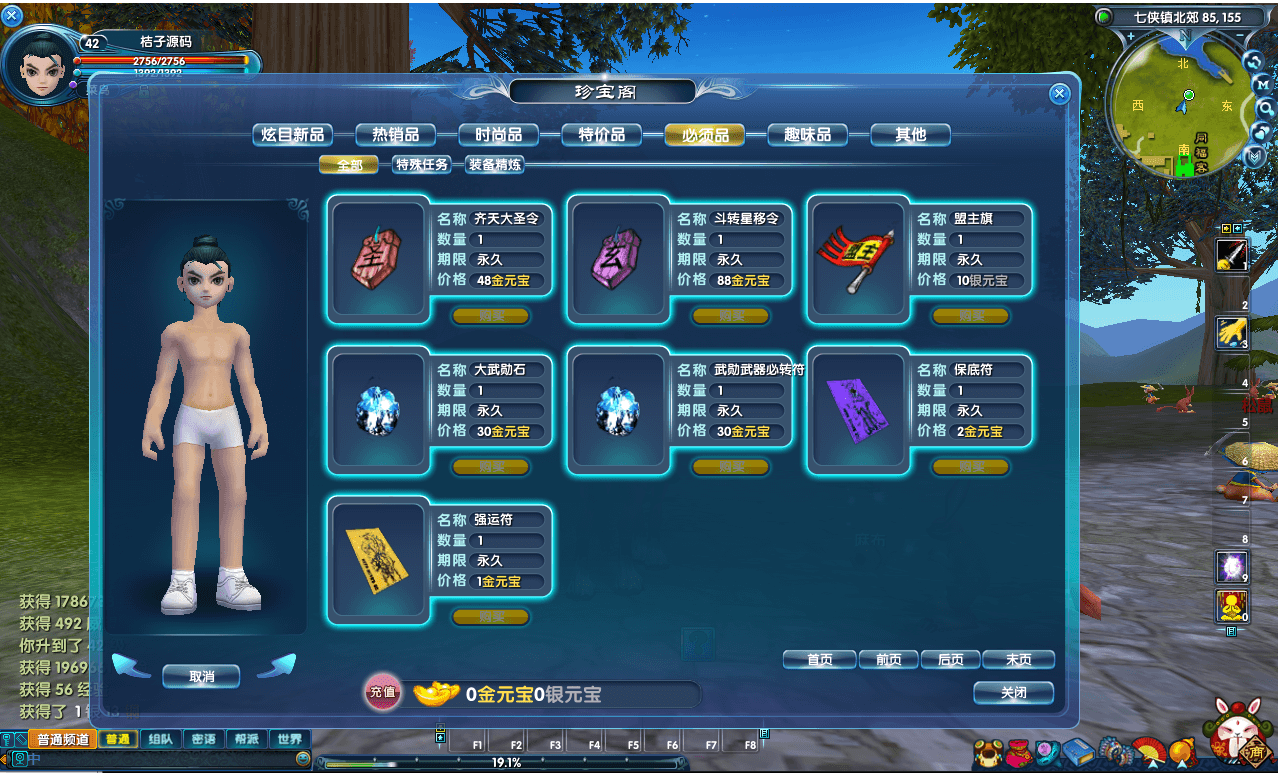
Task: Open the 充值 recharge button
Action: pos(382,692)
